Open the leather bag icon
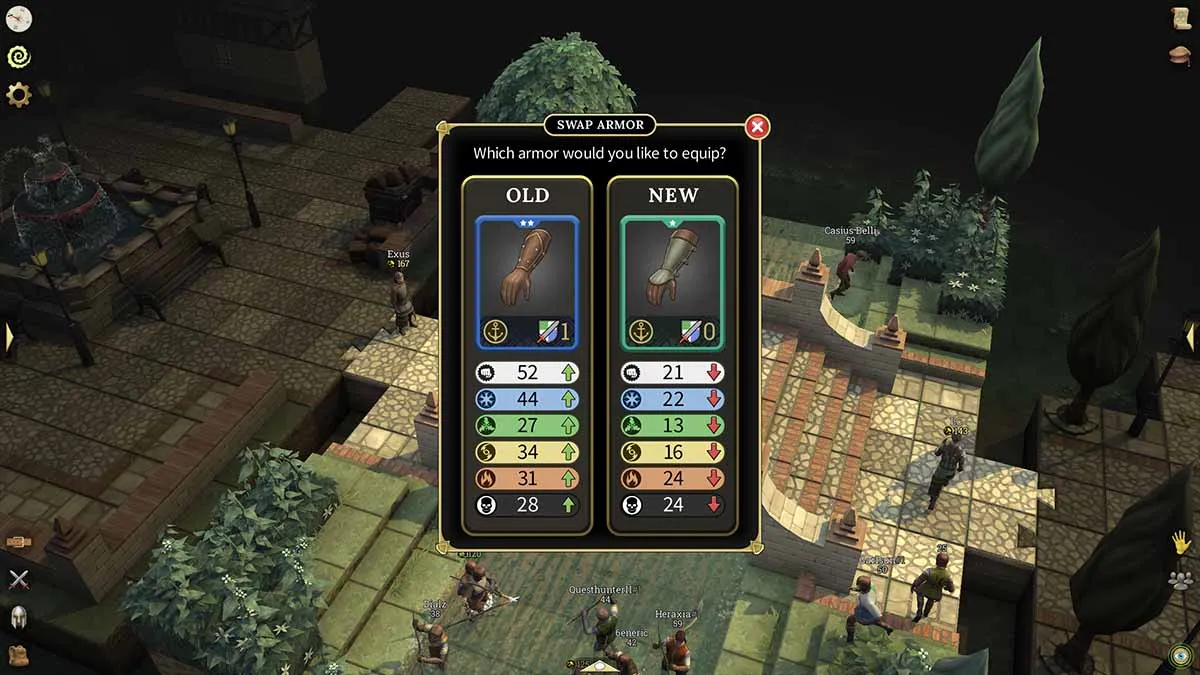The width and height of the screenshot is (1200, 675). (x=19, y=655)
